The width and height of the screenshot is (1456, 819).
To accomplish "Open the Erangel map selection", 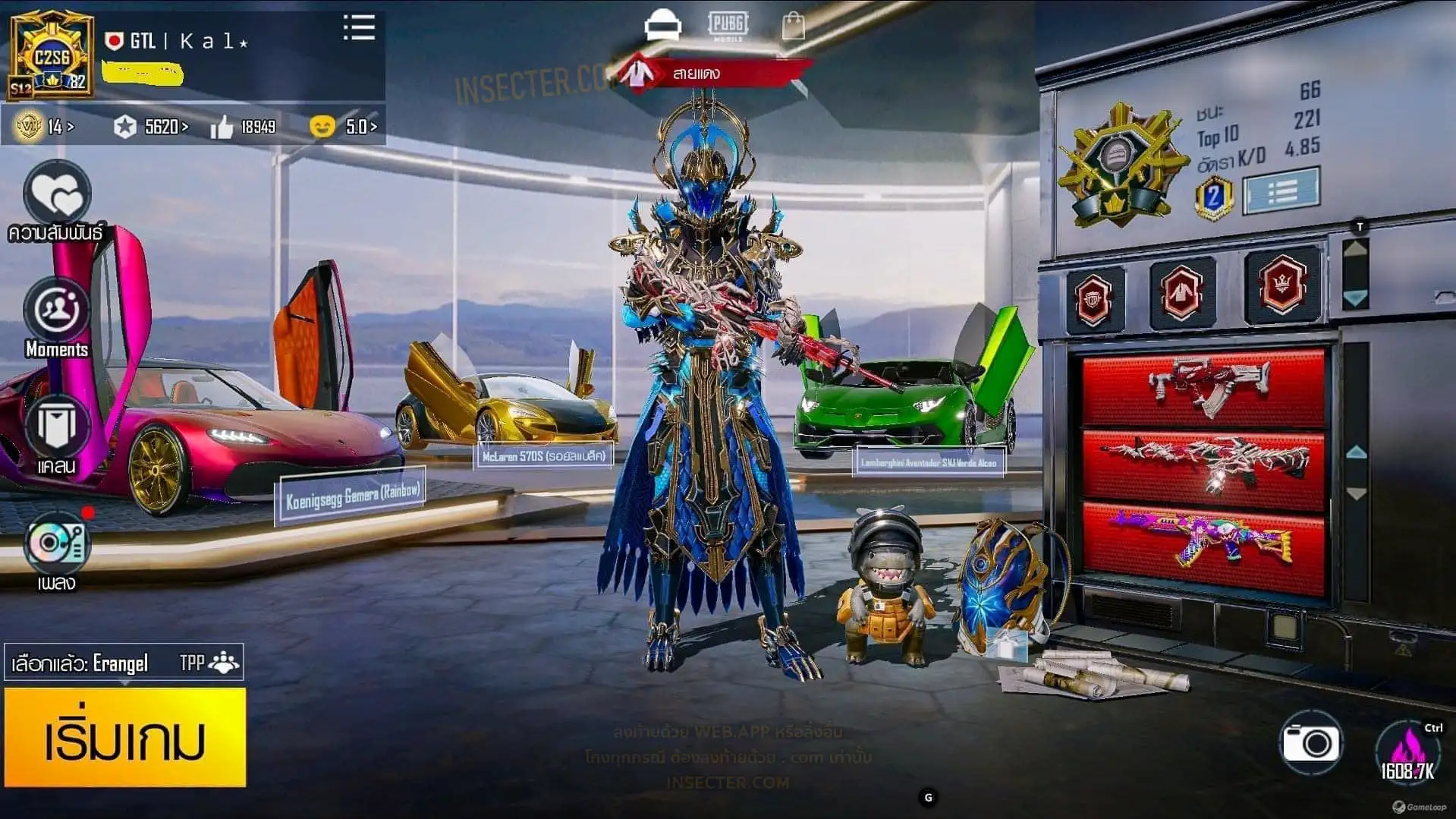I will click(123, 663).
